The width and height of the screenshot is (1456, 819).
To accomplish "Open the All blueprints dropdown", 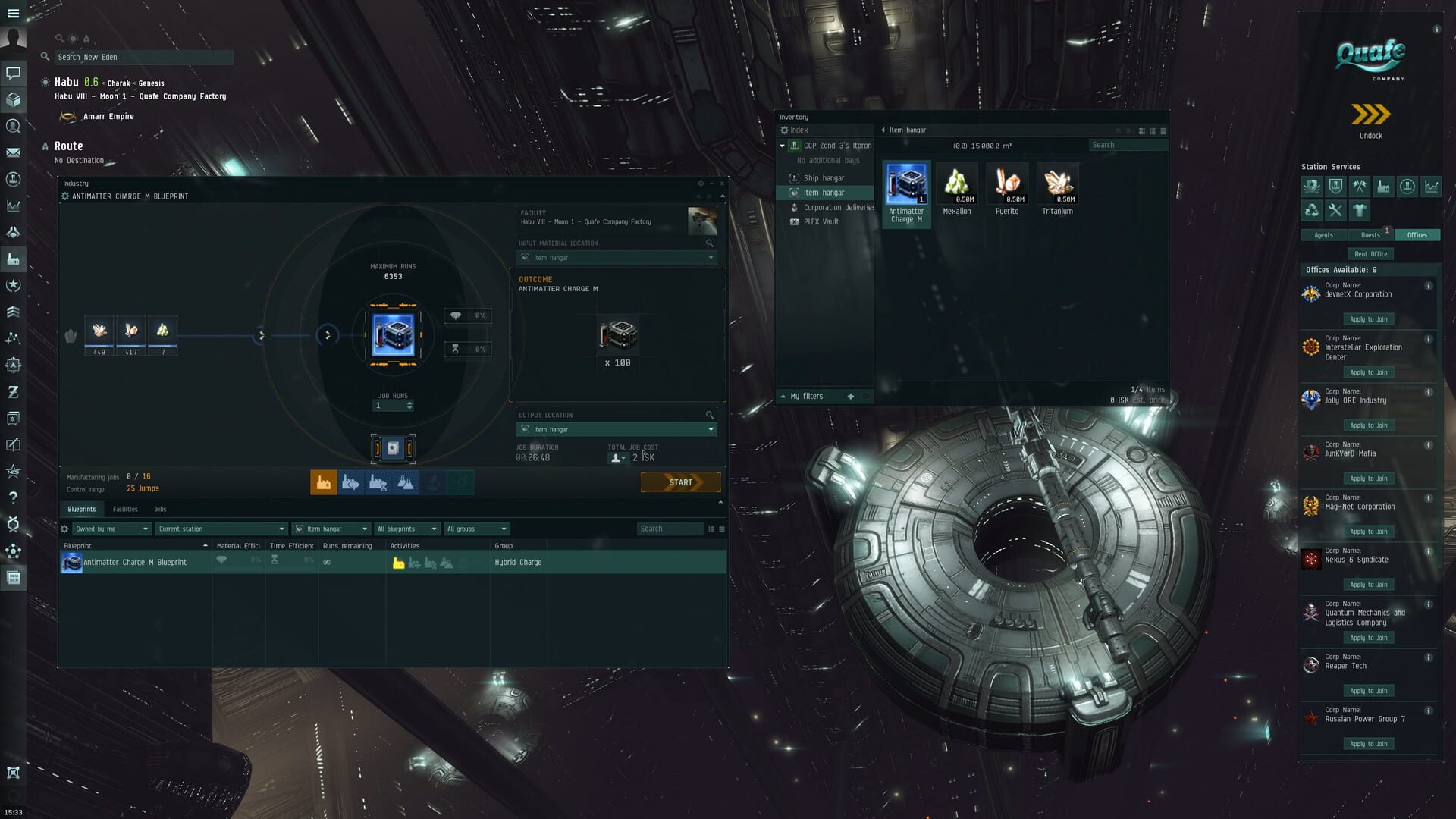I will 406,529.
